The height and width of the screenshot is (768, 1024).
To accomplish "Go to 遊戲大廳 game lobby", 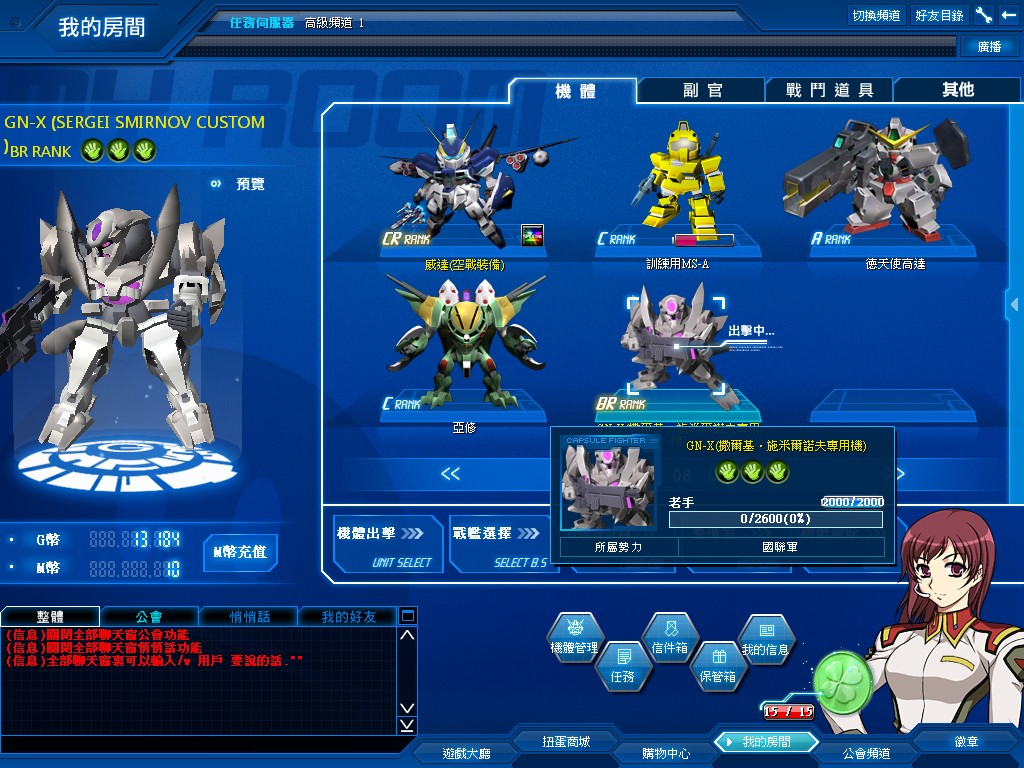I will 466,753.
